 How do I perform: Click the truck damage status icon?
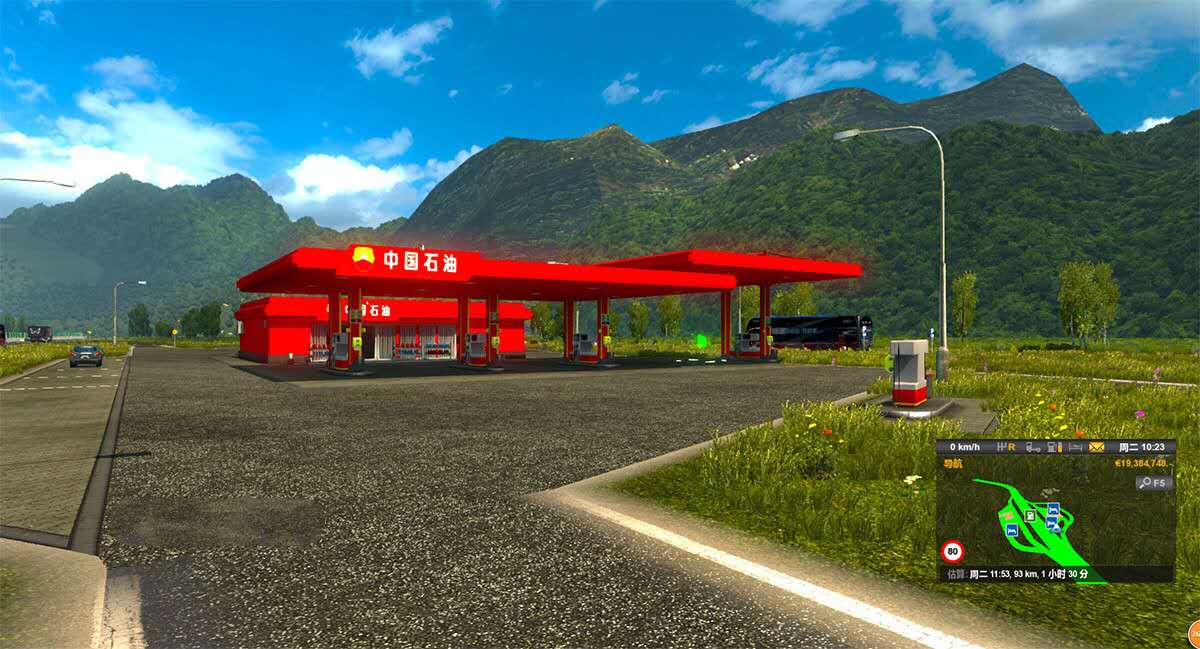(1032, 447)
